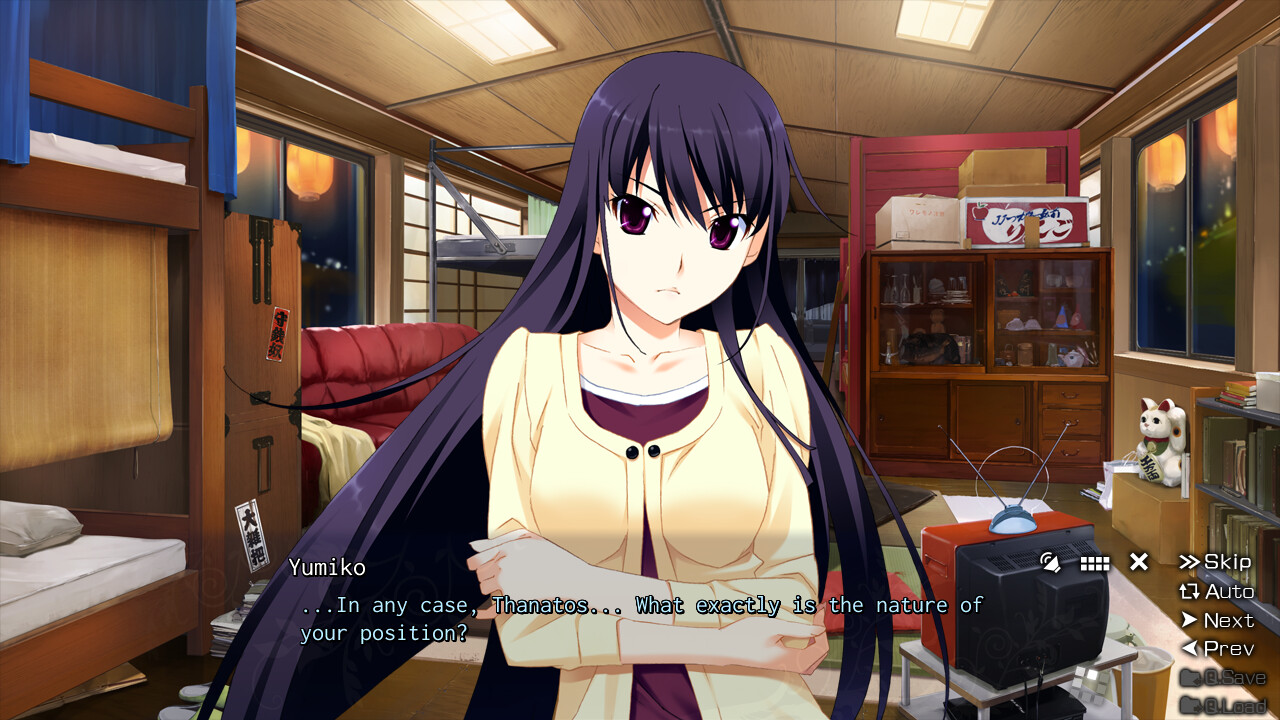Hide the text box with the X
The width and height of the screenshot is (1280, 720).
point(1139,562)
